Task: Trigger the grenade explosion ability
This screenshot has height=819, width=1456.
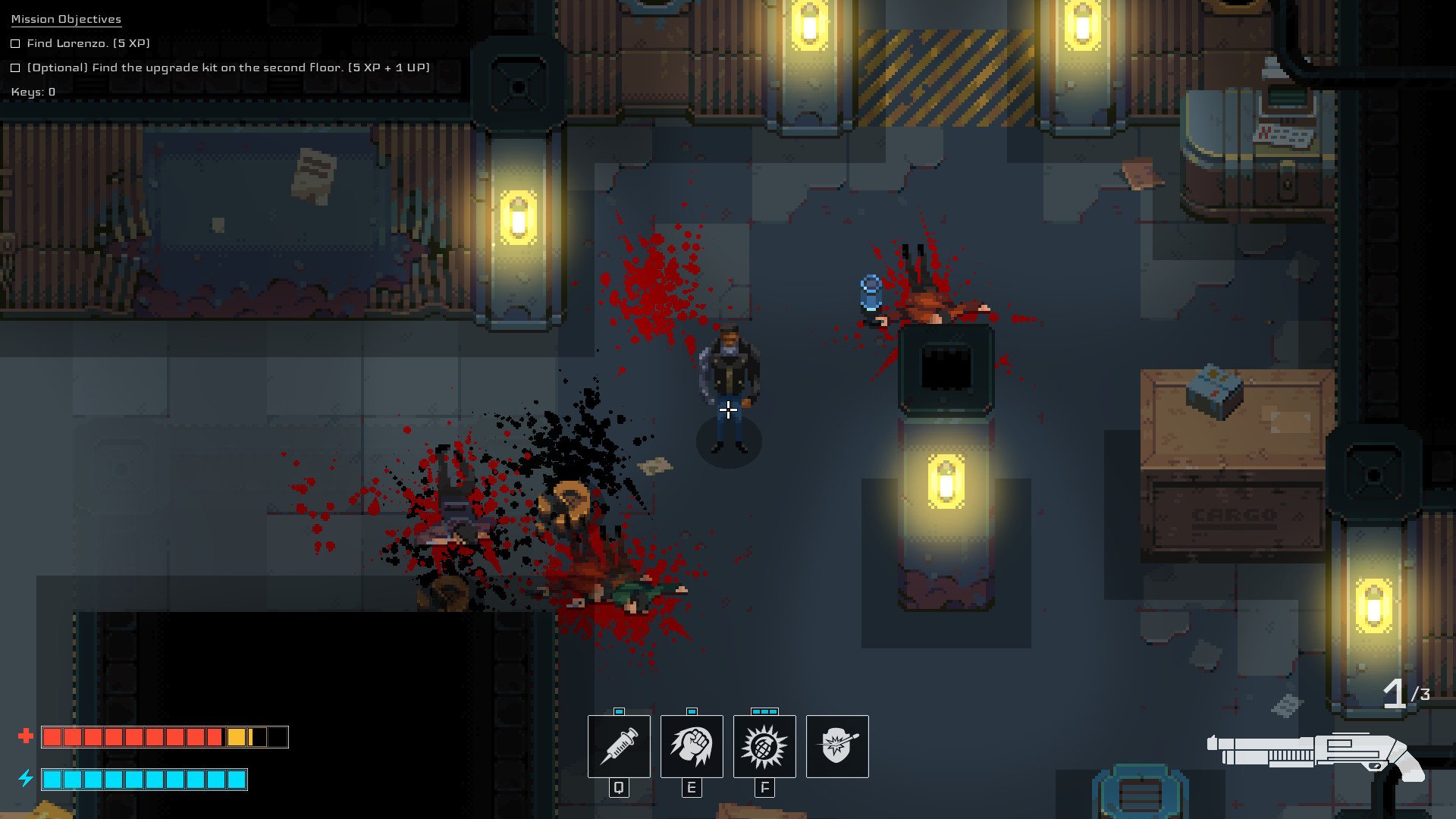Action: pyautogui.click(x=764, y=746)
